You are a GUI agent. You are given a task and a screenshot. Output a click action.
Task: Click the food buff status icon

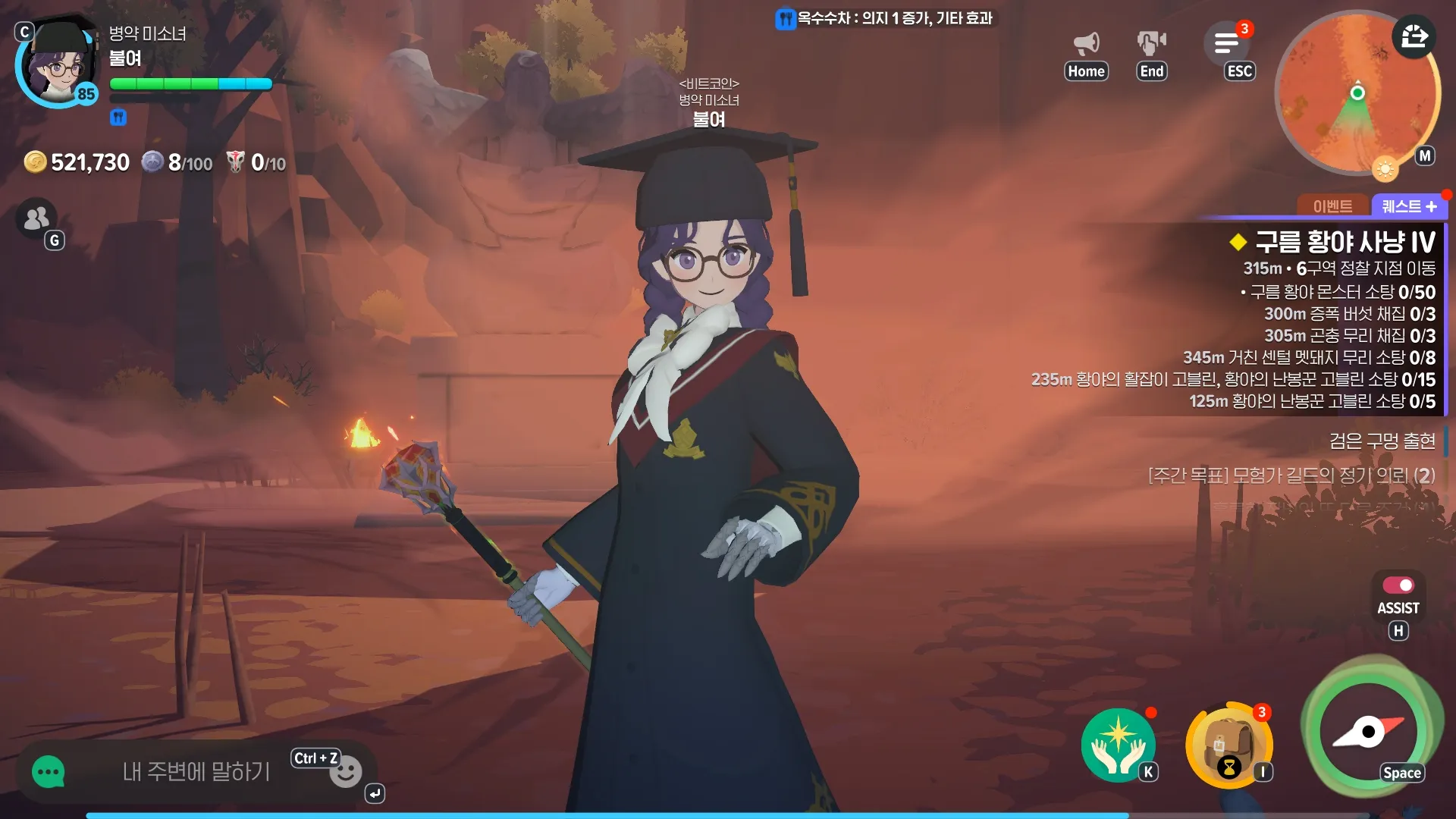click(118, 118)
